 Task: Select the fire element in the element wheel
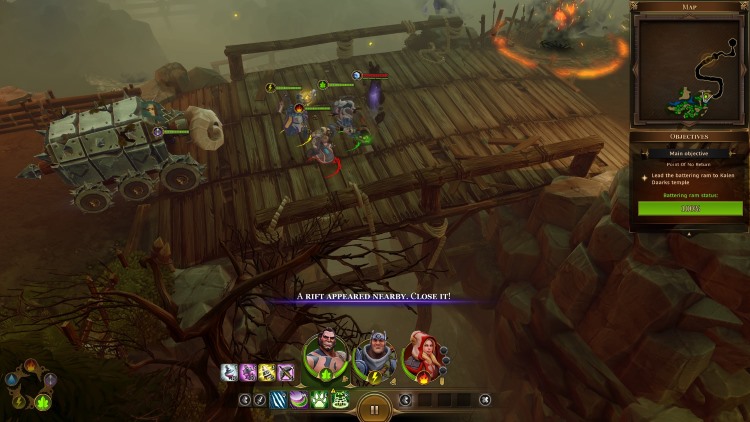pyautogui.click(x=30, y=366)
